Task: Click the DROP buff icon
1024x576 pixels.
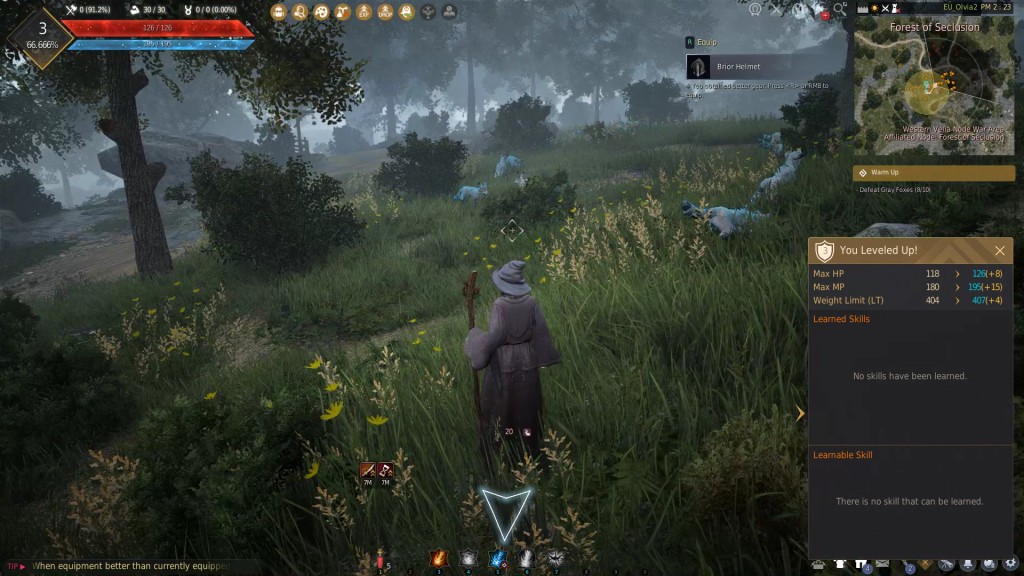Action: pyautogui.click(x=386, y=12)
